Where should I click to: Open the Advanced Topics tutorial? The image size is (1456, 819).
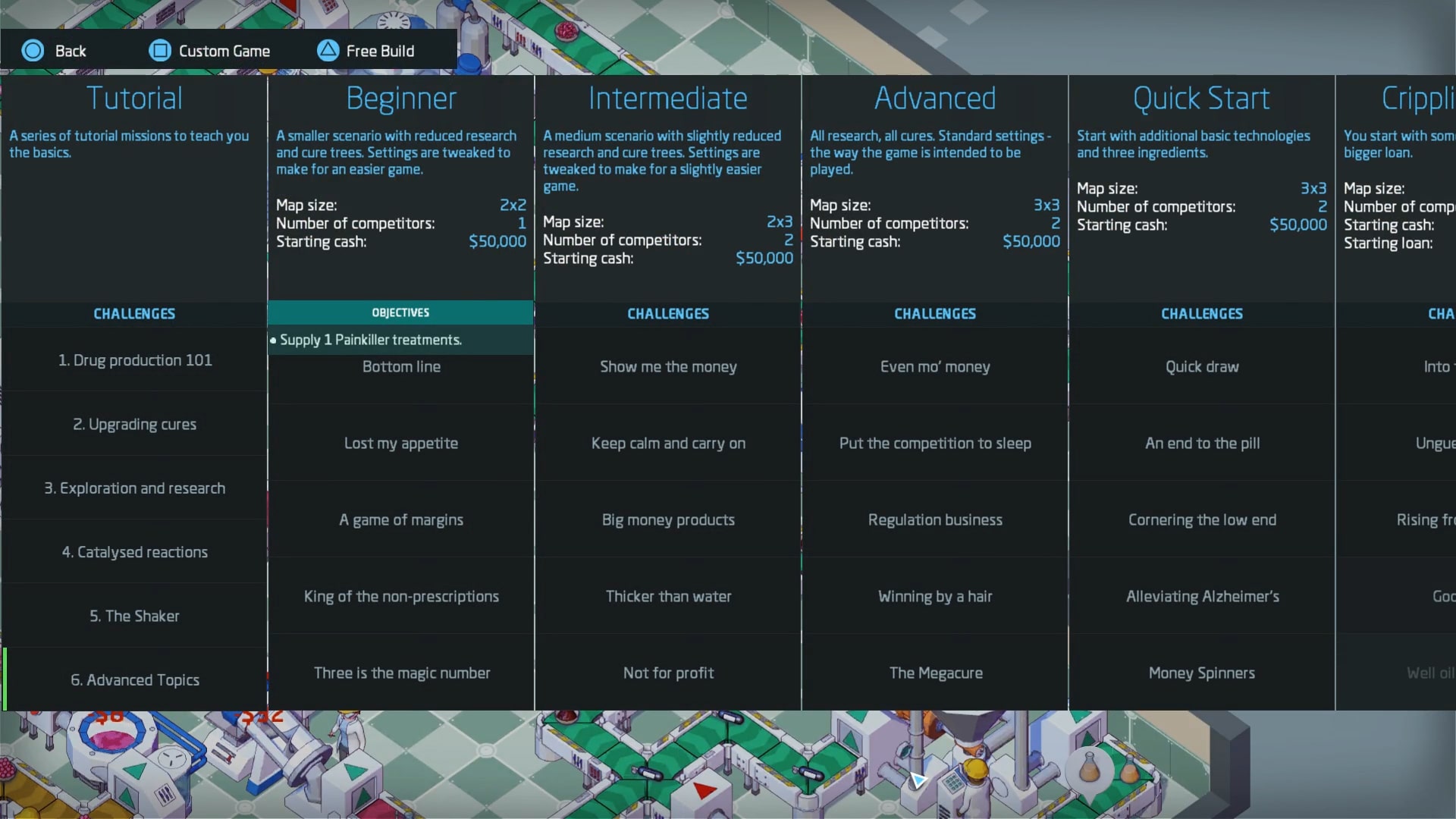(x=135, y=680)
